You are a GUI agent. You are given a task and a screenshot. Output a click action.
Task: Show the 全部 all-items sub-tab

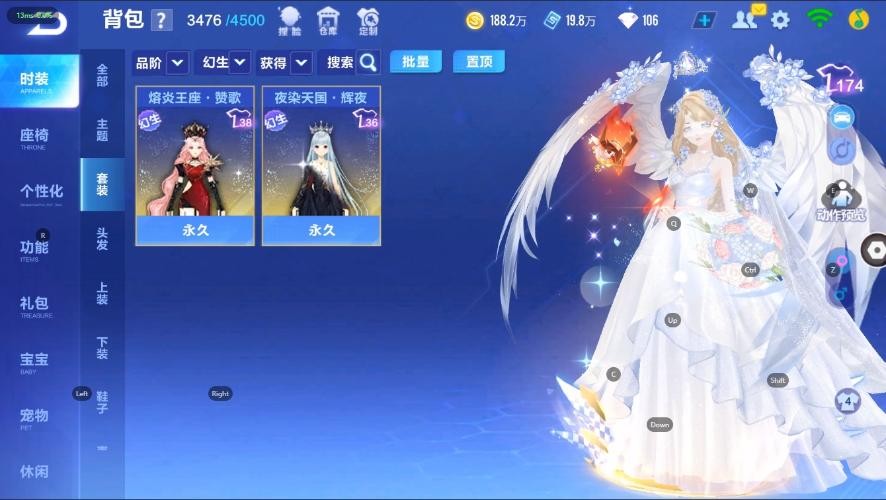click(102, 76)
